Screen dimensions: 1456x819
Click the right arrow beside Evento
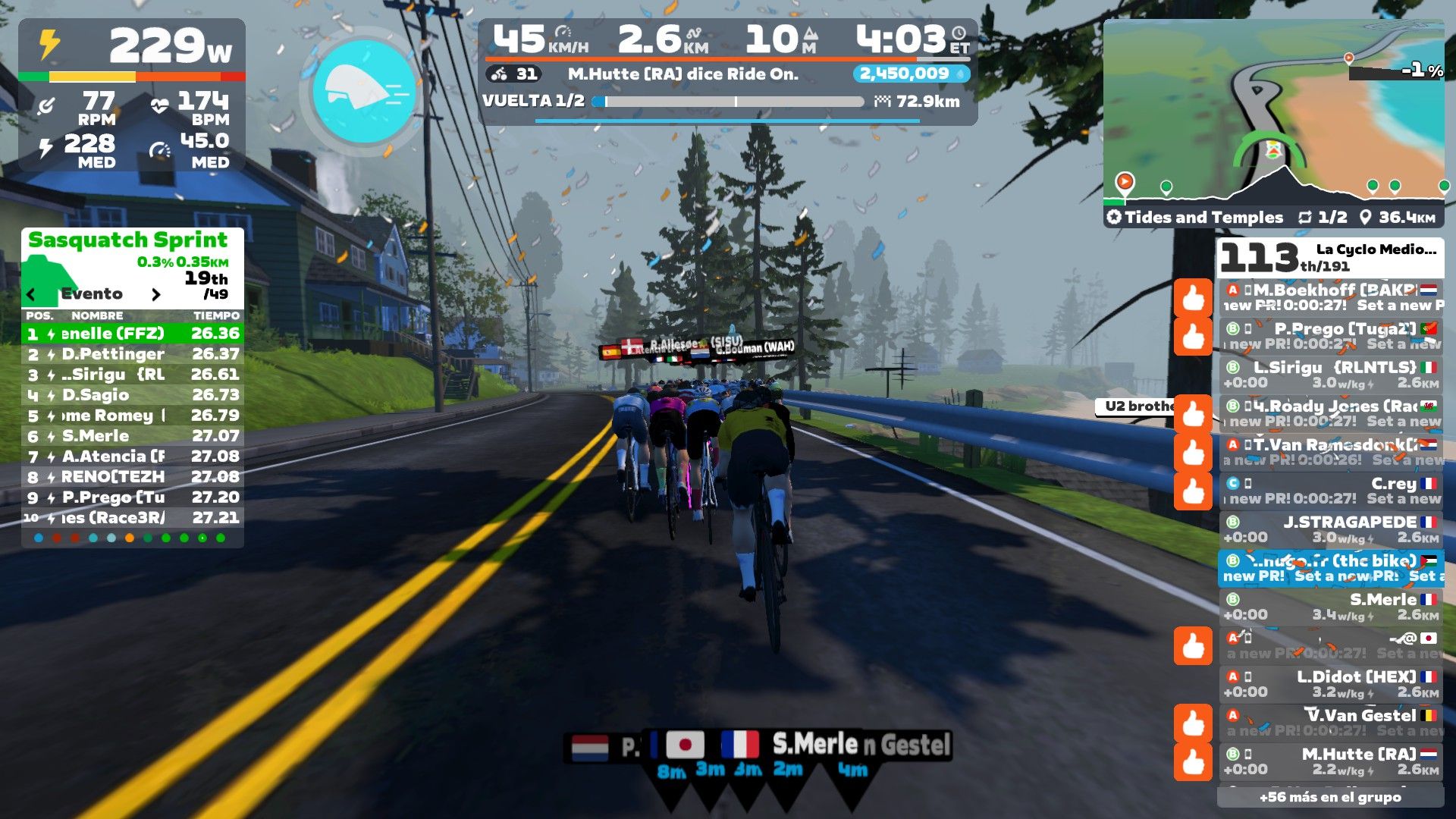point(156,294)
